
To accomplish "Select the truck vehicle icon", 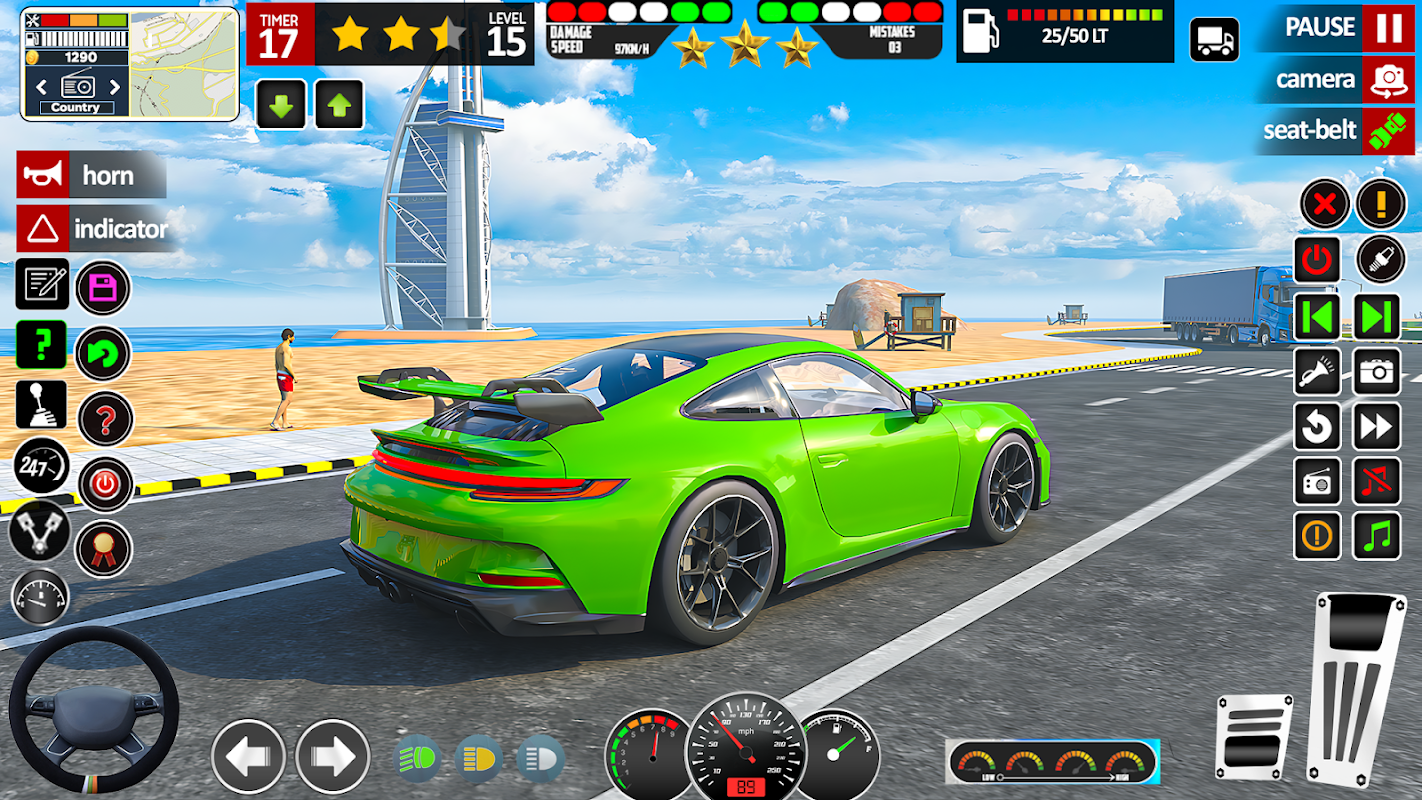I will 1214,40.
